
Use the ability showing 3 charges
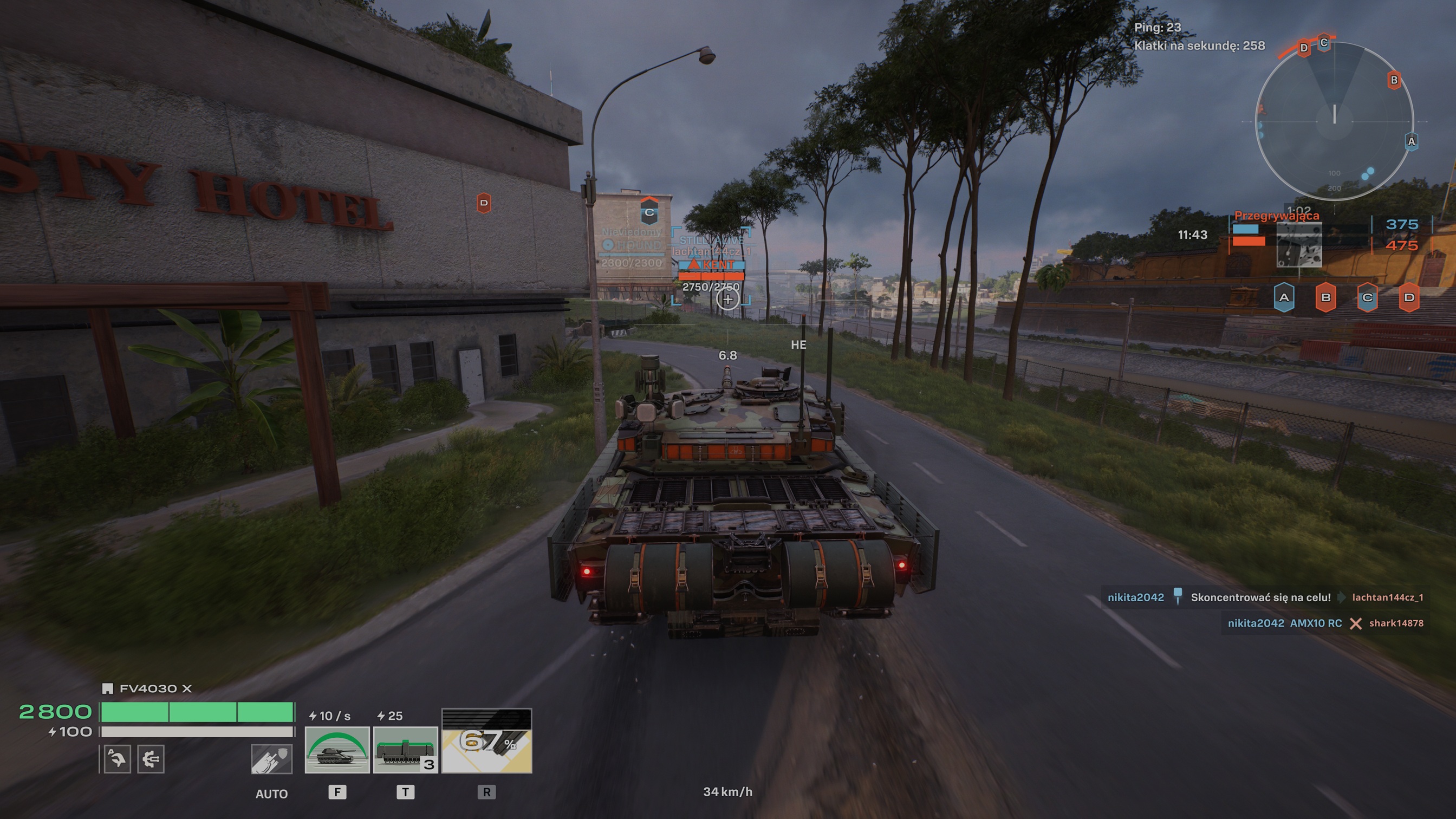pos(405,750)
